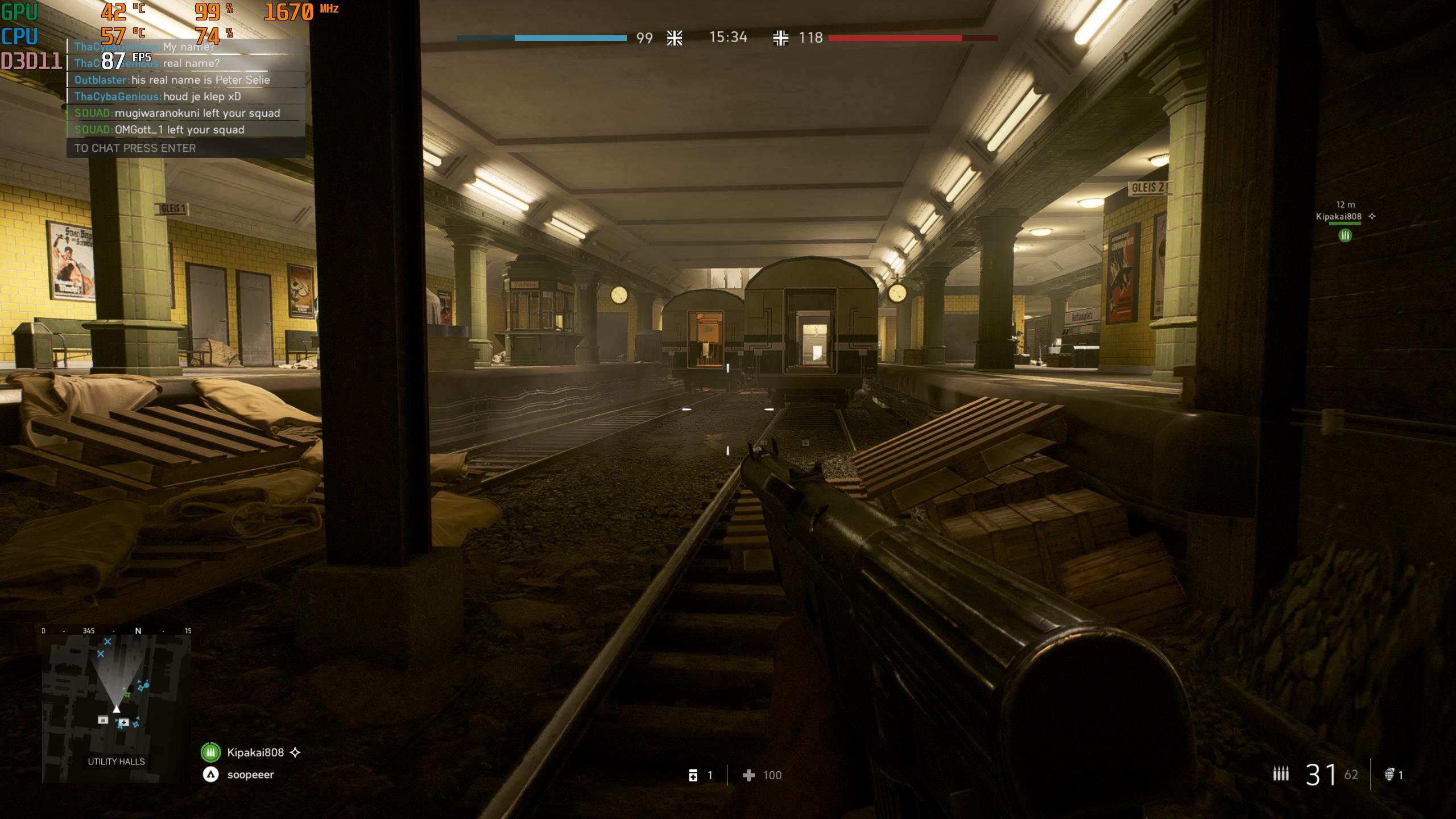The width and height of the screenshot is (1456, 819).
Task: Click the ammo supply marker above Kipakai808
Action: (x=1345, y=235)
